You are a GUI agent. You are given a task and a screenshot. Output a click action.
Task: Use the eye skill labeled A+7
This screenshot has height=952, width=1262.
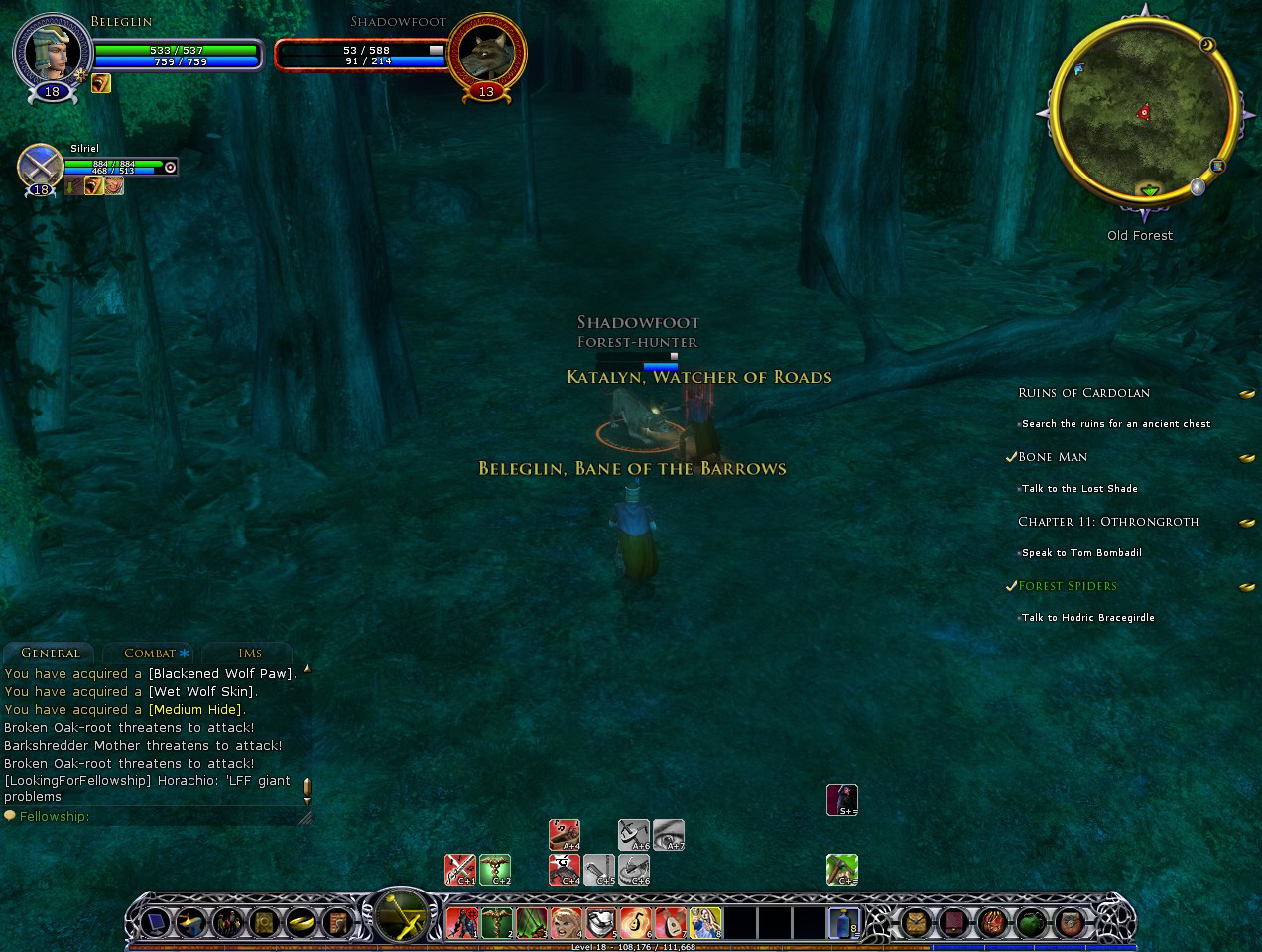click(x=669, y=835)
